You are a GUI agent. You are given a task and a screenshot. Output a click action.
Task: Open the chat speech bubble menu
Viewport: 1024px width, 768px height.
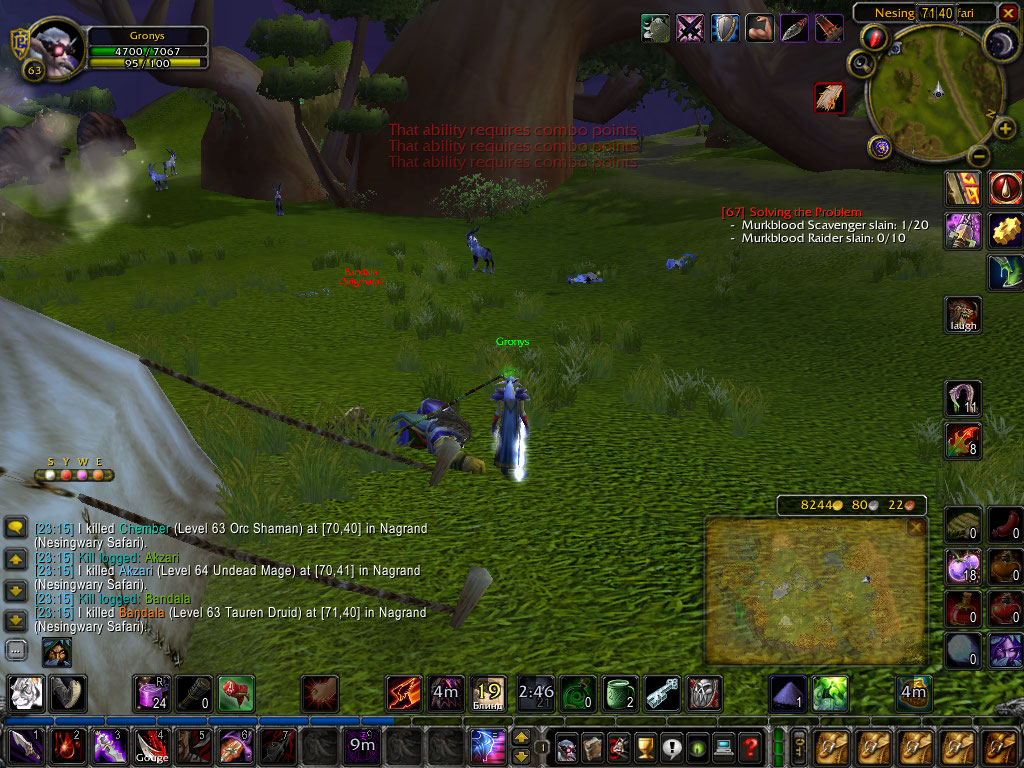tap(16, 528)
